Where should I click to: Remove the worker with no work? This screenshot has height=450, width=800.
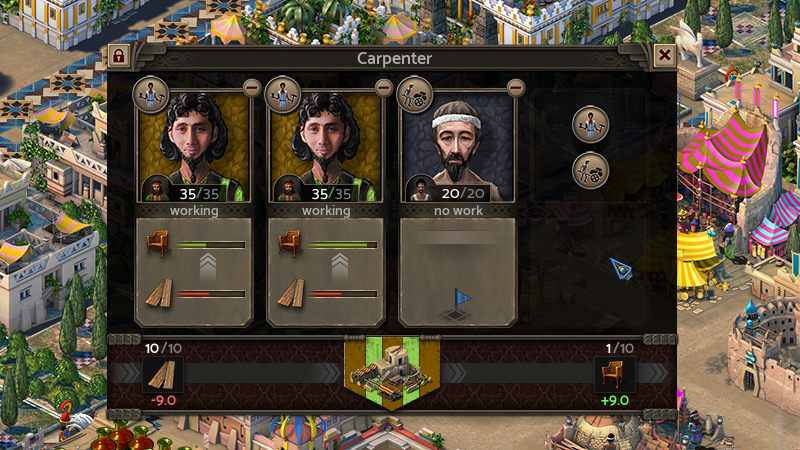pos(516,87)
